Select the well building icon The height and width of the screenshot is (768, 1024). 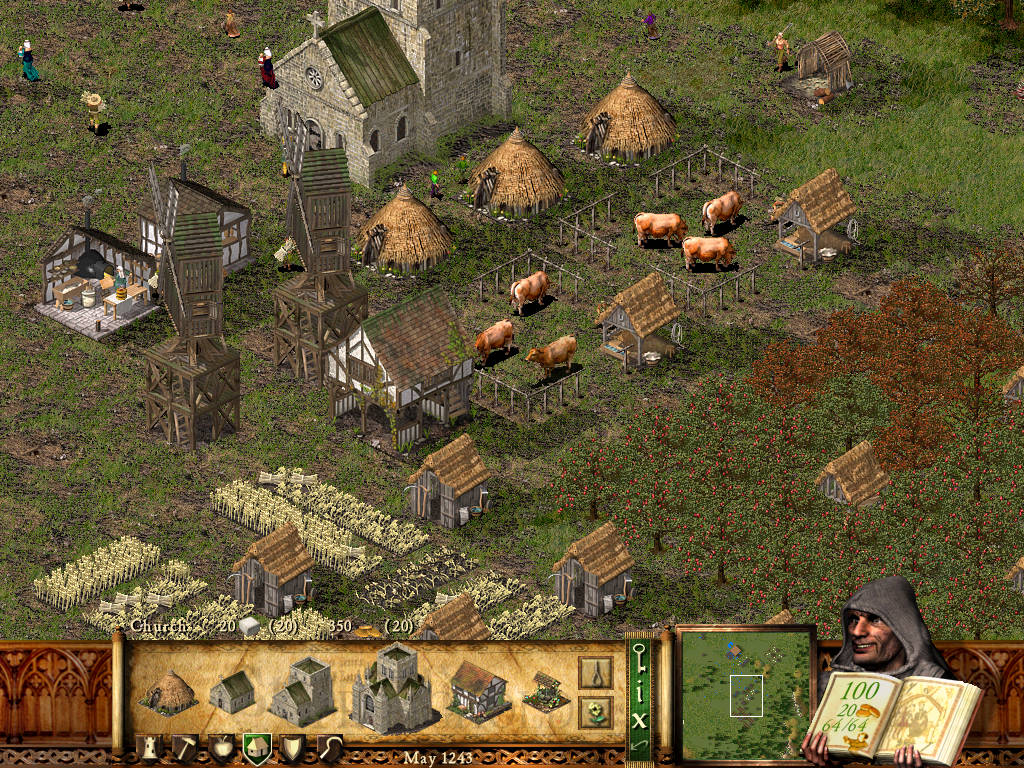point(545,691)
